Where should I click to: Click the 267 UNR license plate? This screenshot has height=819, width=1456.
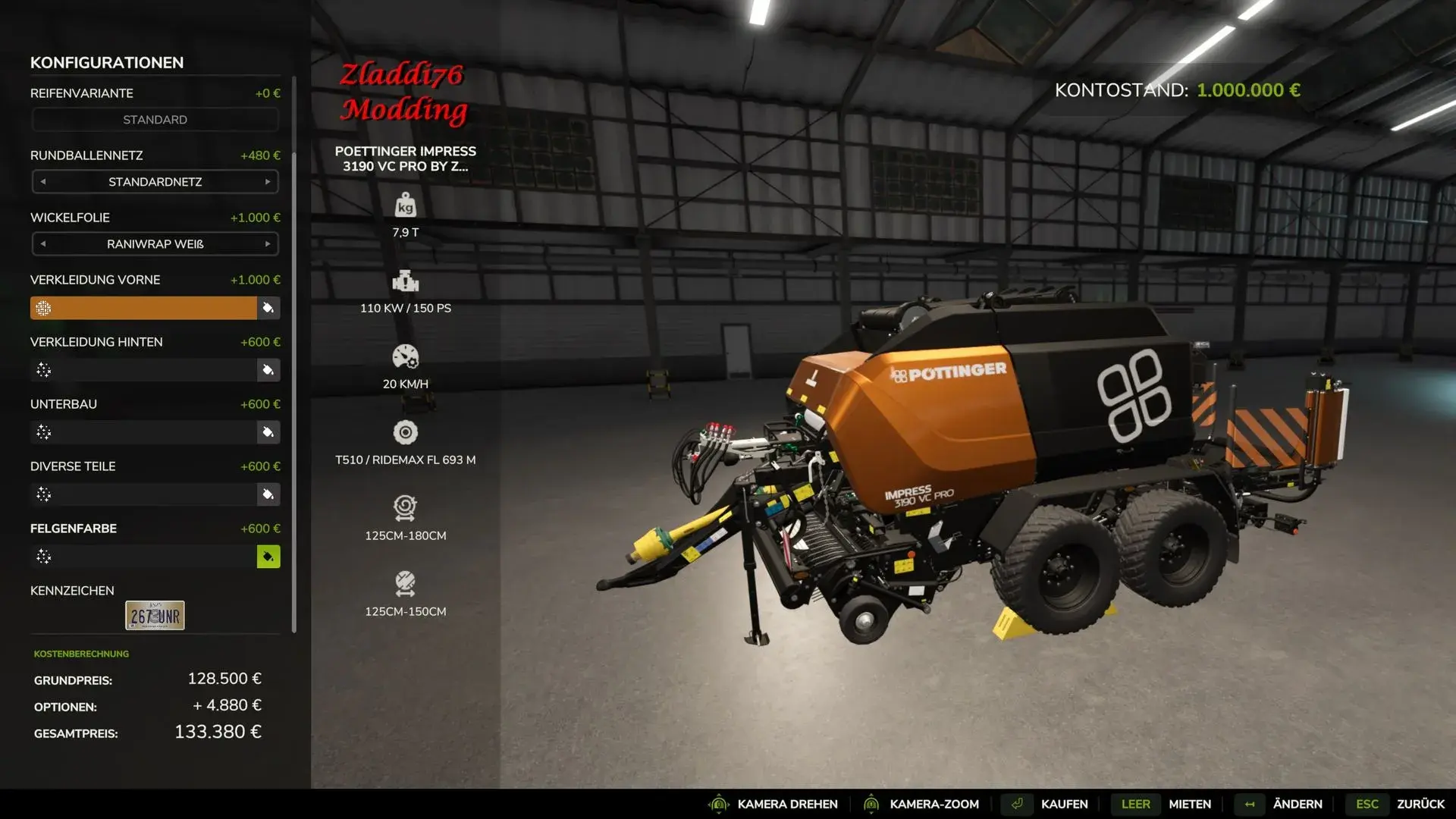coord(155,615)
